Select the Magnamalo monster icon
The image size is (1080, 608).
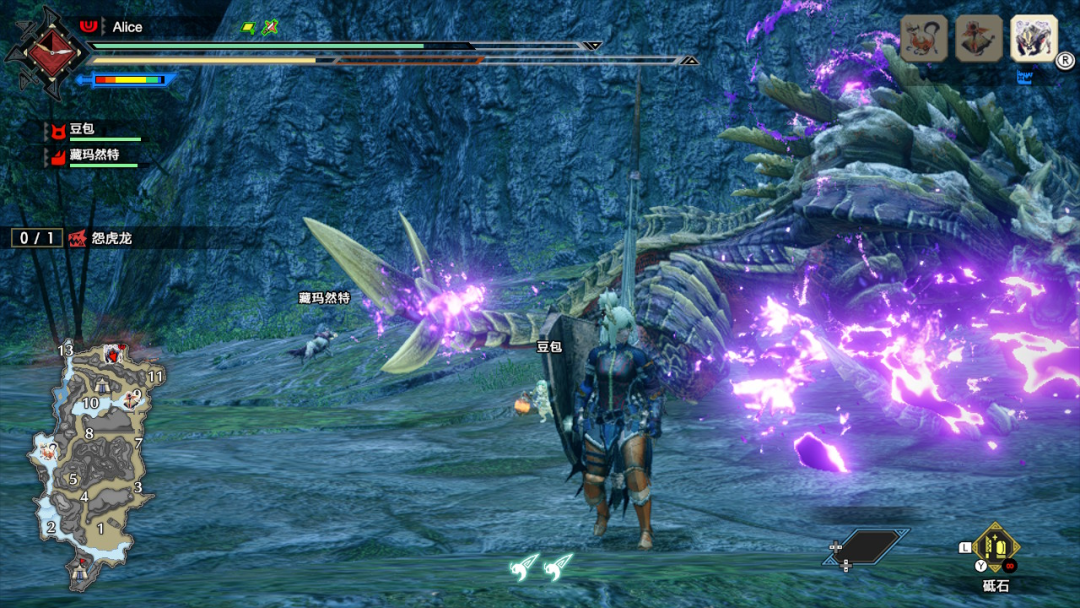[1033, 39]
